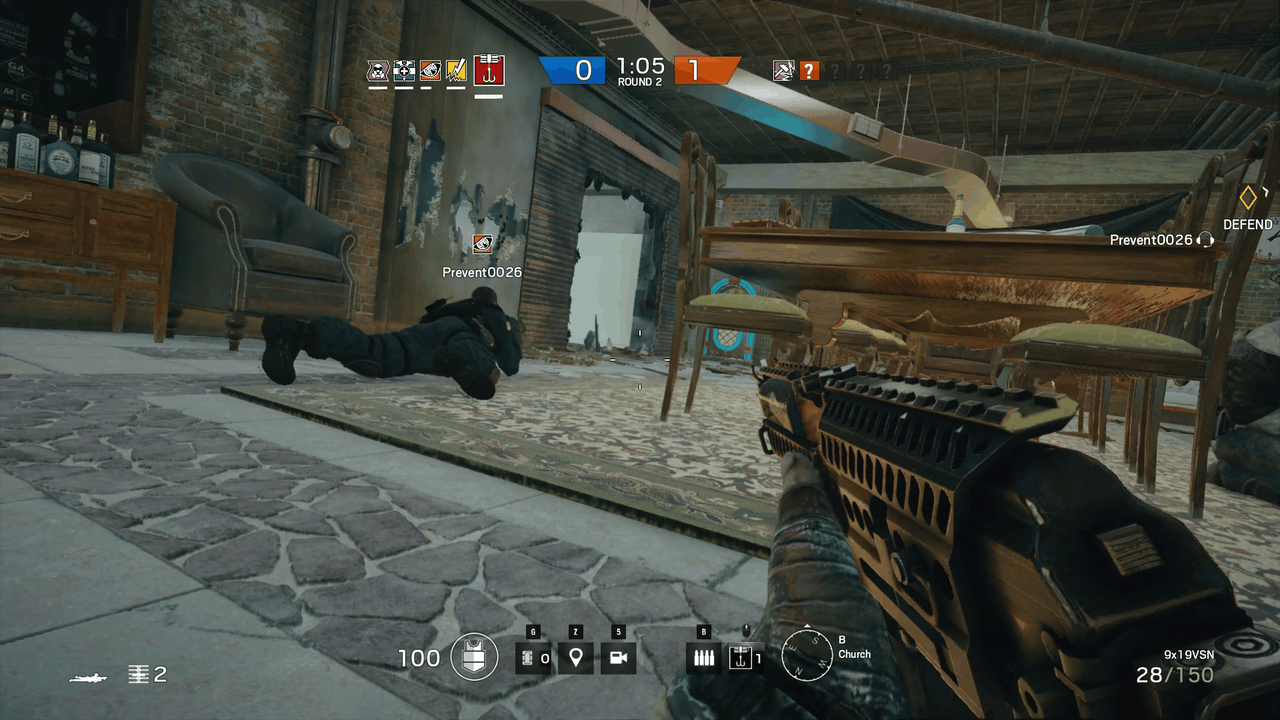
Task: Click the armor vest icon beside the health counter
Action: click(472, 657)
